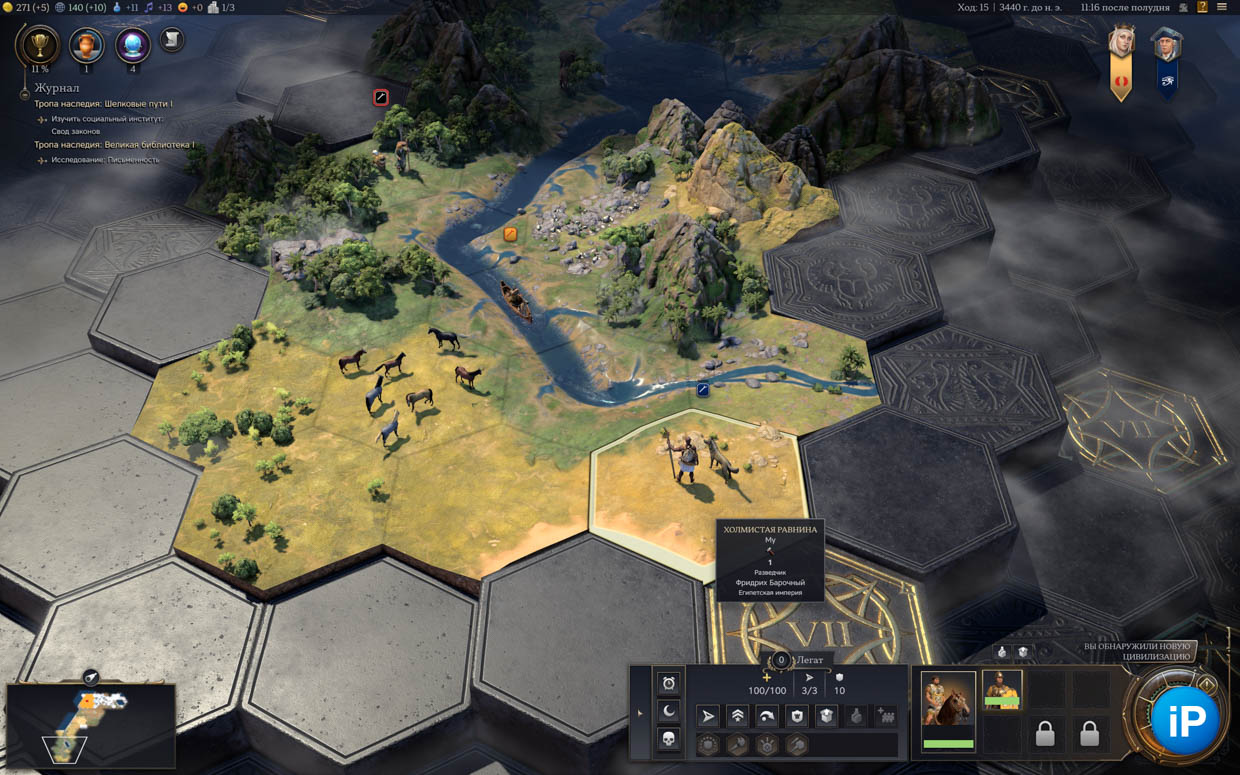
Task: Open the hamburger main menu
Action: point(1222,8)
